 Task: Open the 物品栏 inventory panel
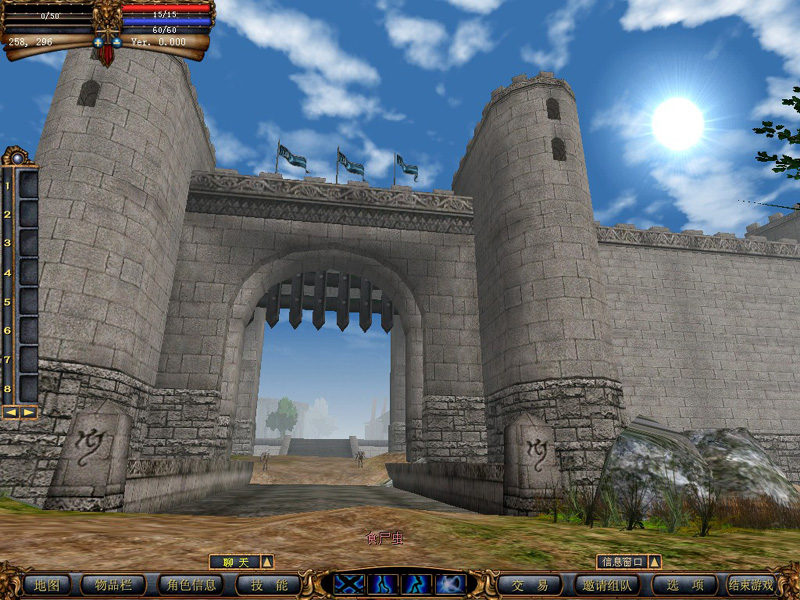[x=114, y=585]
